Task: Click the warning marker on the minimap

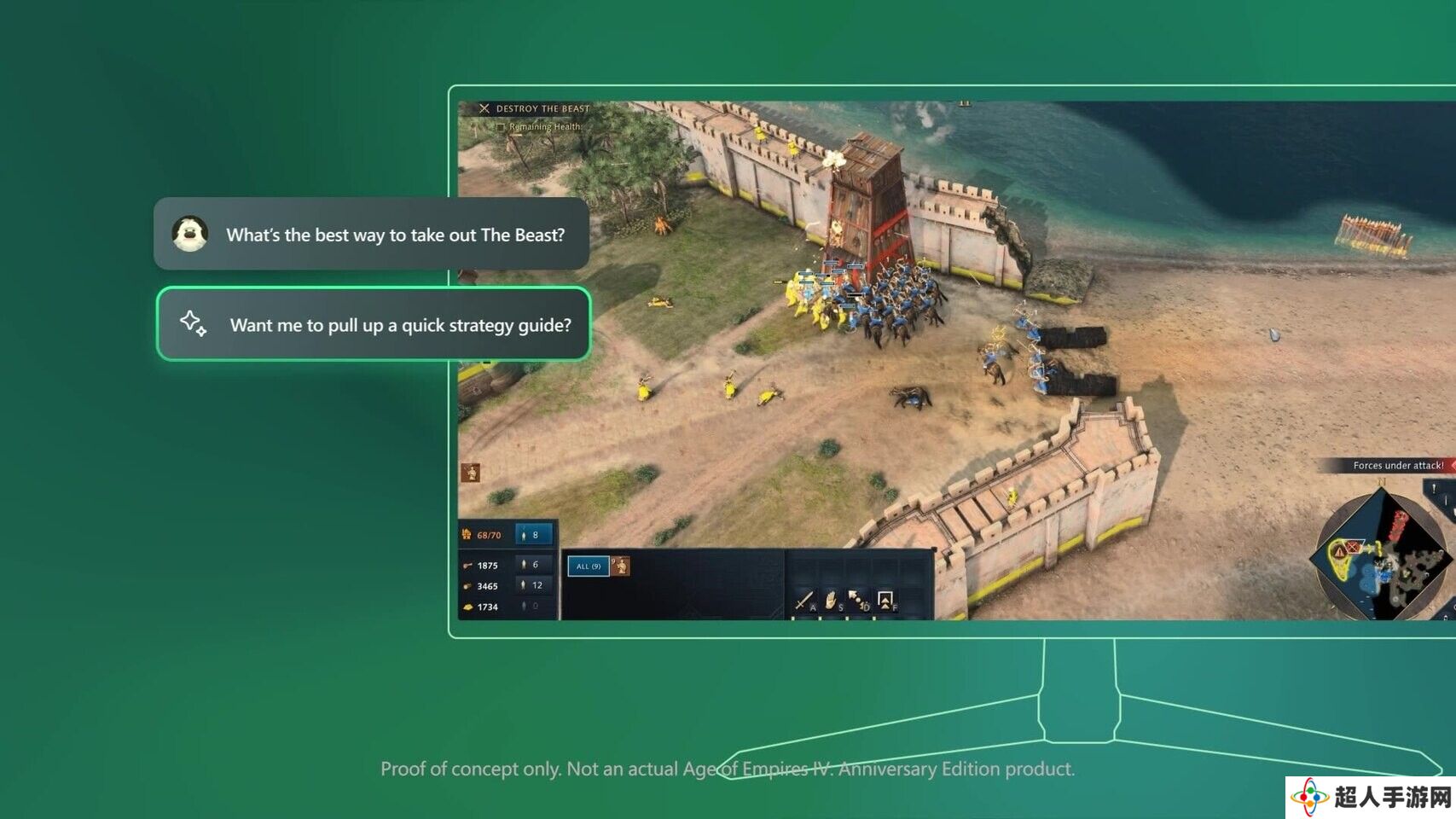Action: pyautogui.click(x=1339, y=552)
